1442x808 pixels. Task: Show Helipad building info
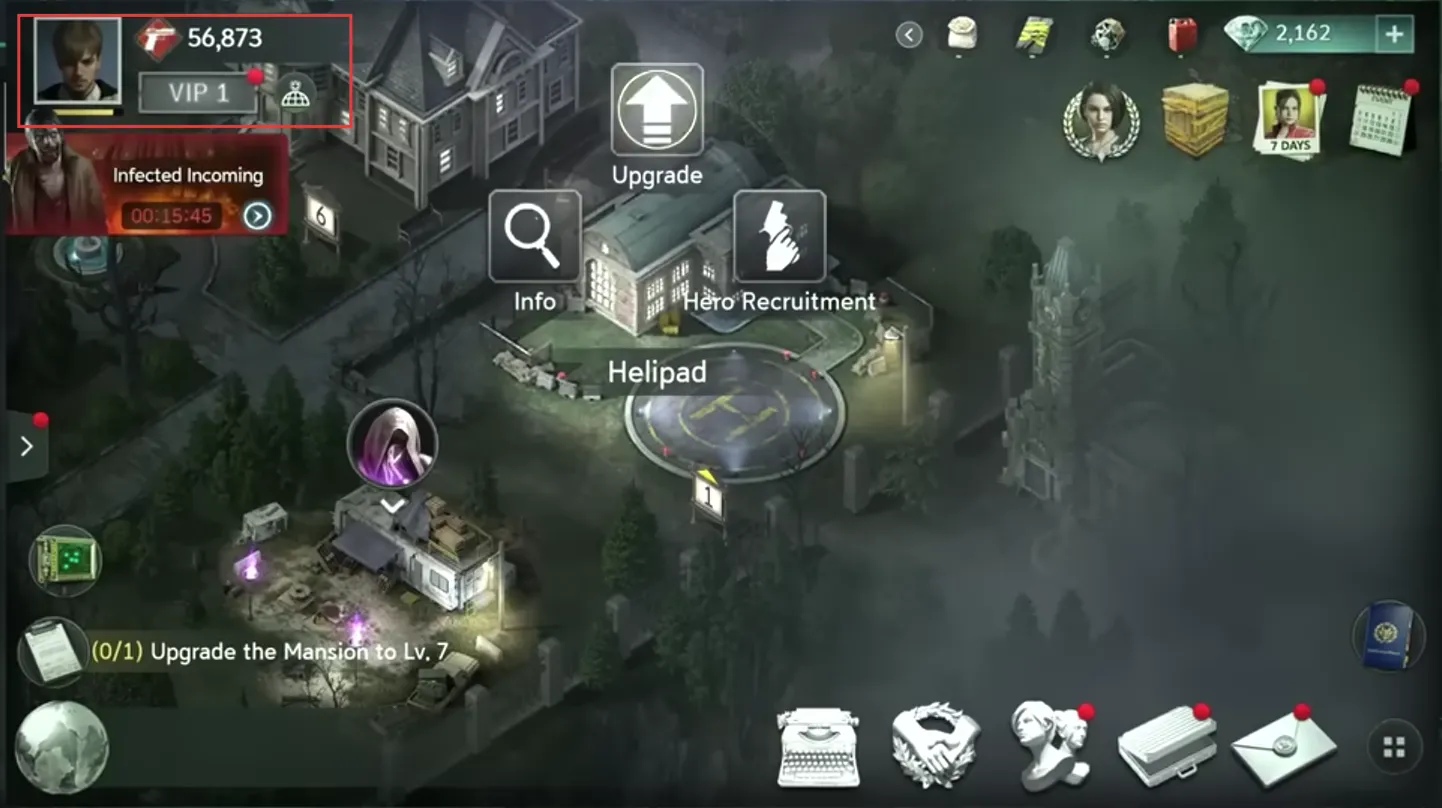point(534,236)
